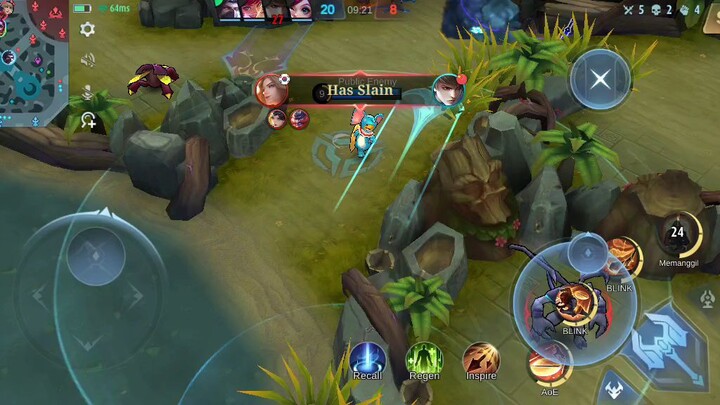Screen dimensions: 720x405
Task: Select the Memanggil skill on cooldown
Action: [678, 235]
